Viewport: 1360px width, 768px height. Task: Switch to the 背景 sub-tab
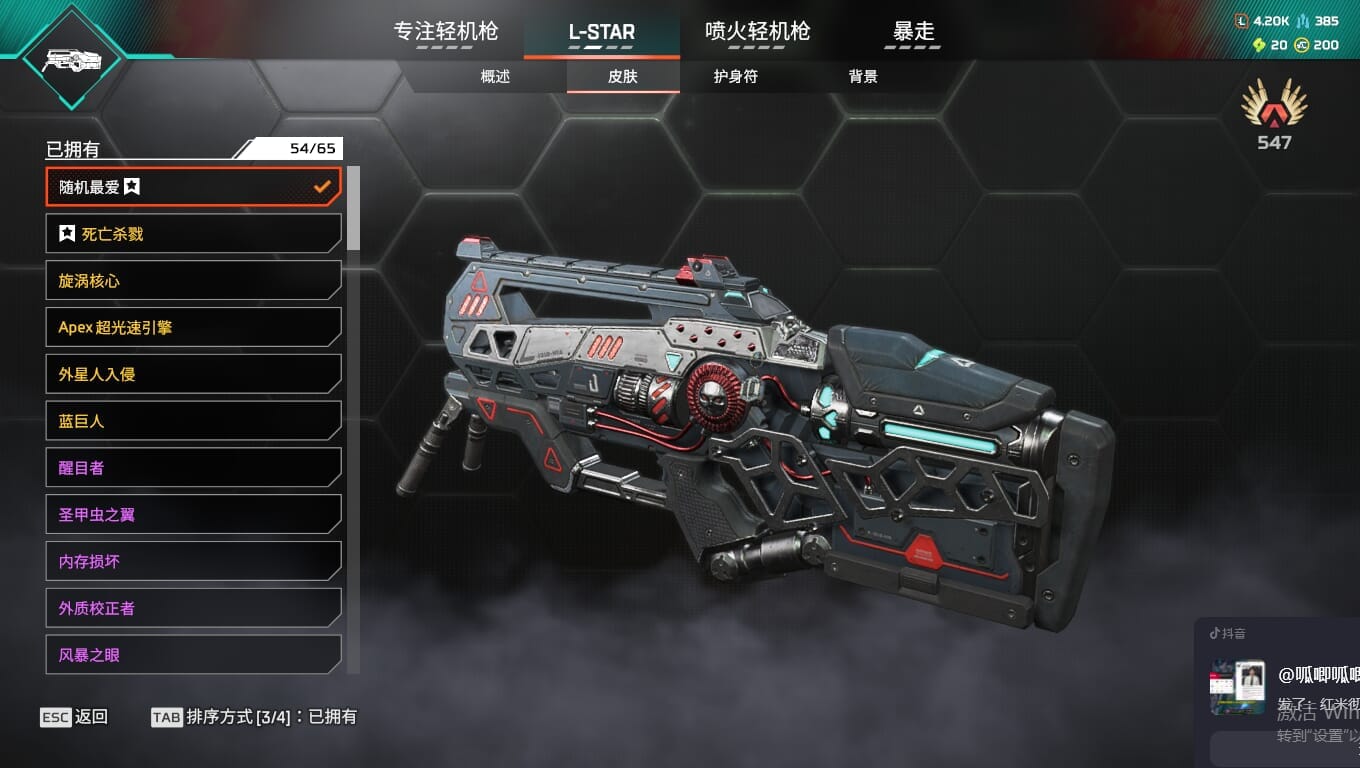click(862, 76)
